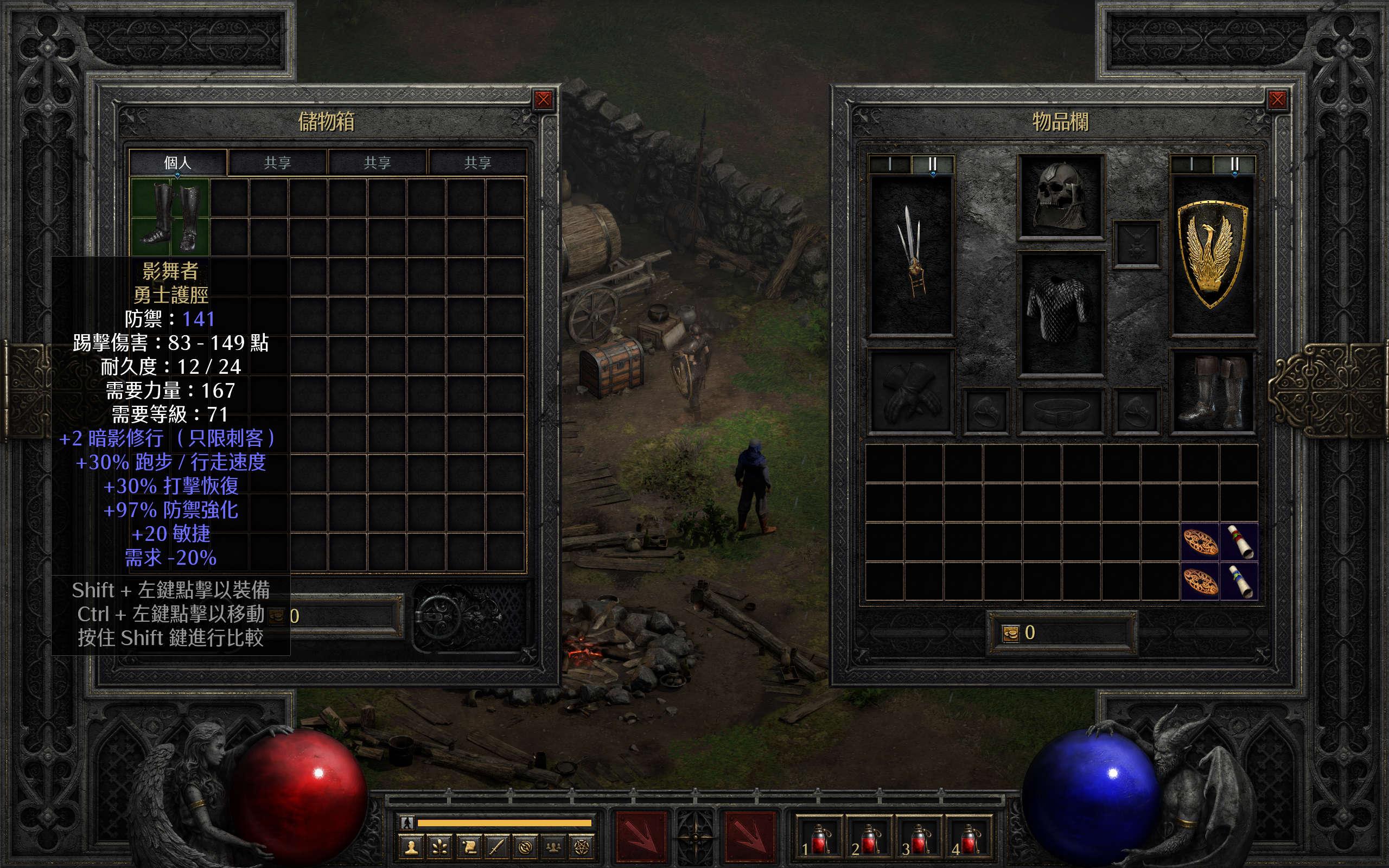Close the 物品欄 inventory panel
Screen dimensions: 1389x868
(1277, 100)
